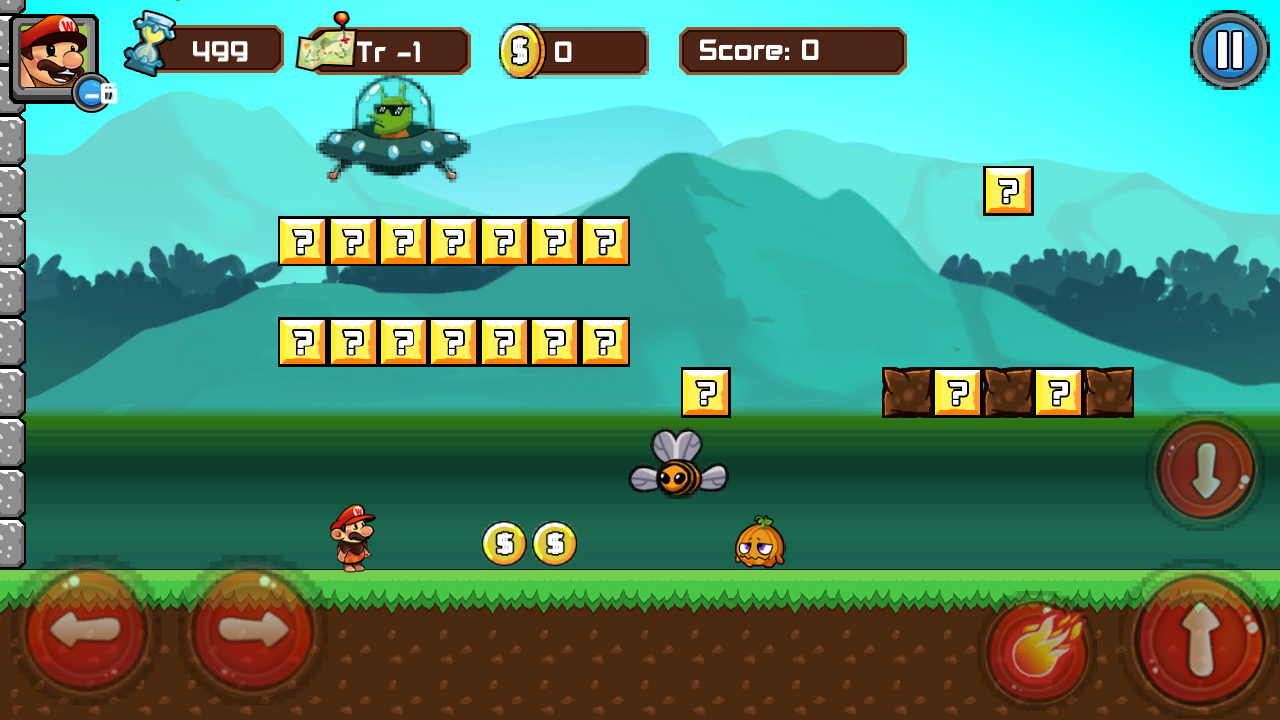This screenshot has height=720, width=1280.
Task: Tap the highest question block top-right
Action: pyautogui.click(x=1008, y=191)
